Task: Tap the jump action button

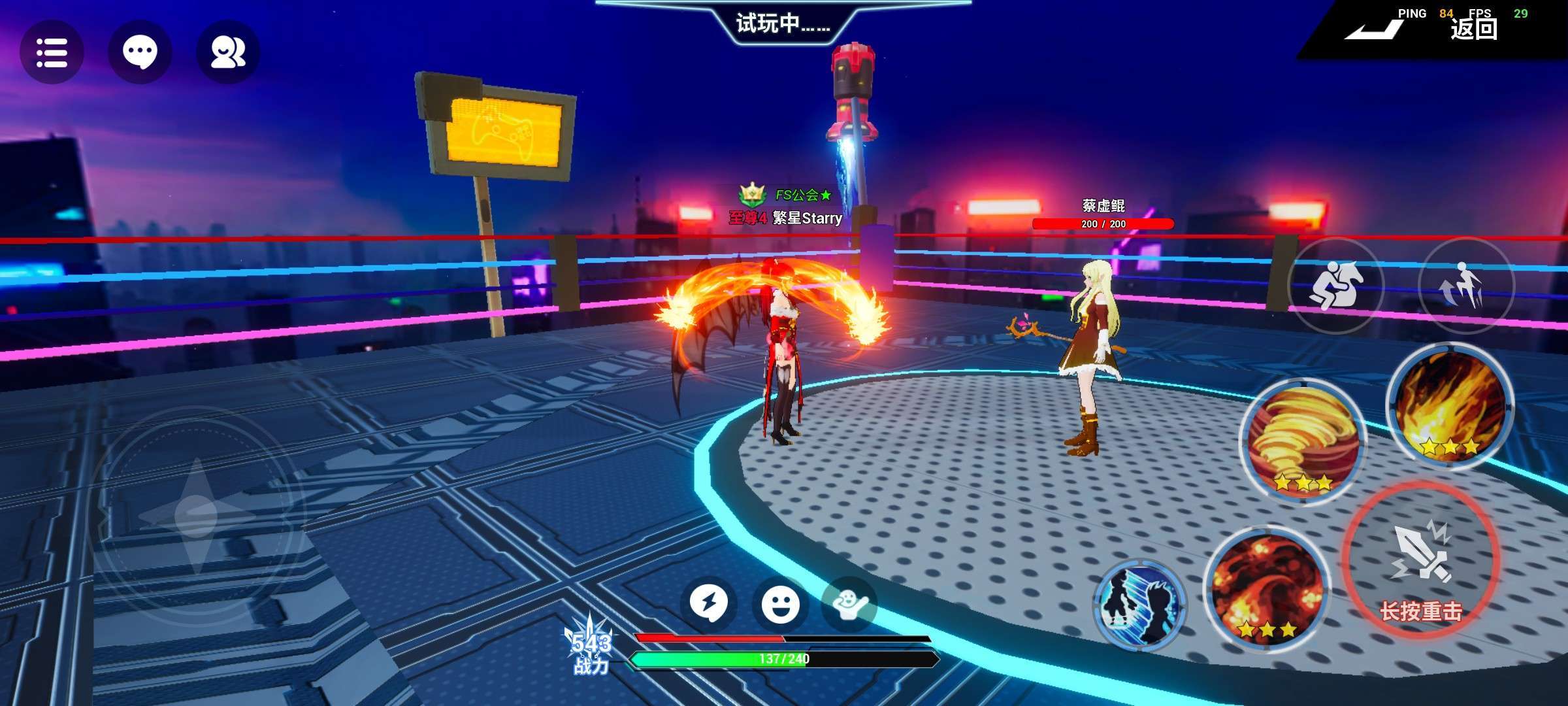Action: point(1465,286)
